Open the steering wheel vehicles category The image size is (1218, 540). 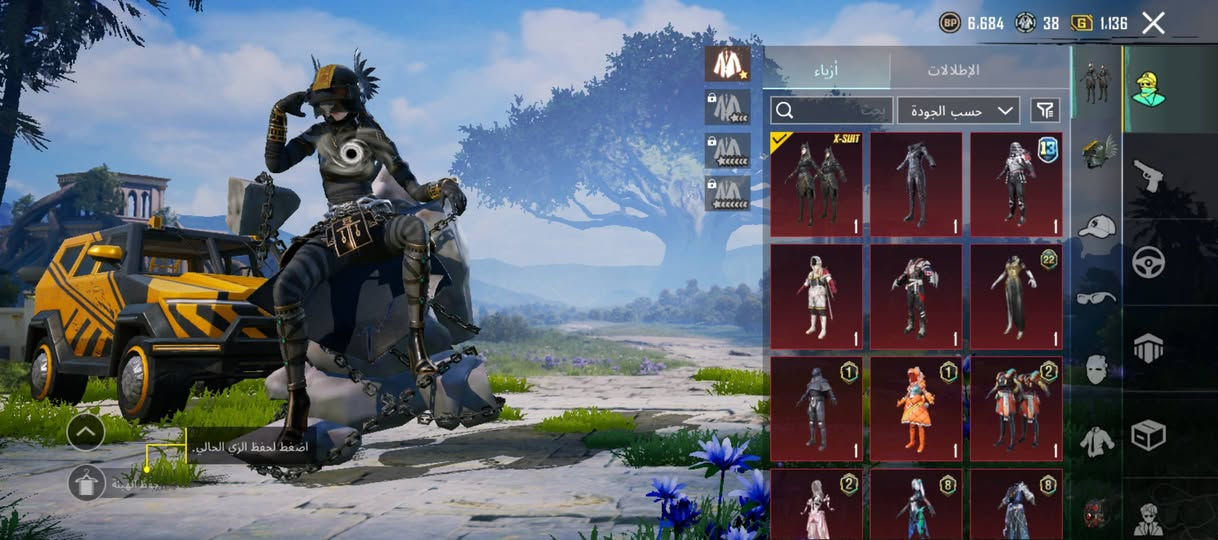point(1147,262)
